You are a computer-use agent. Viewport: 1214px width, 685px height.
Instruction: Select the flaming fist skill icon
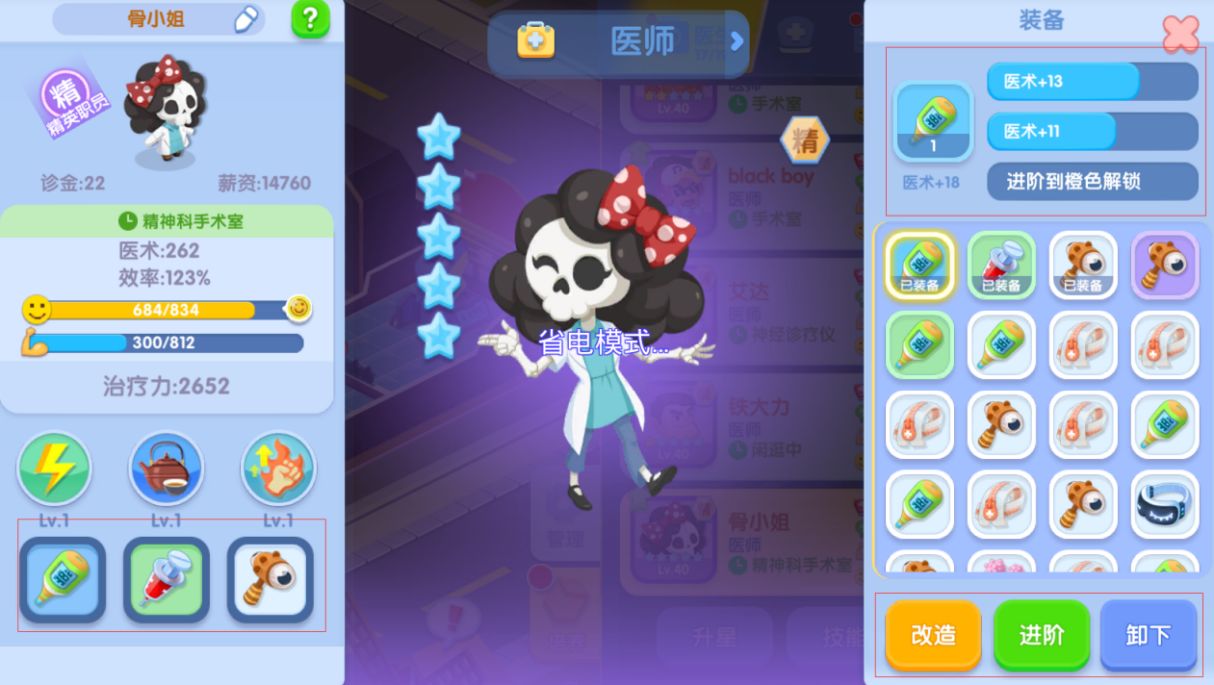[278, 468]
